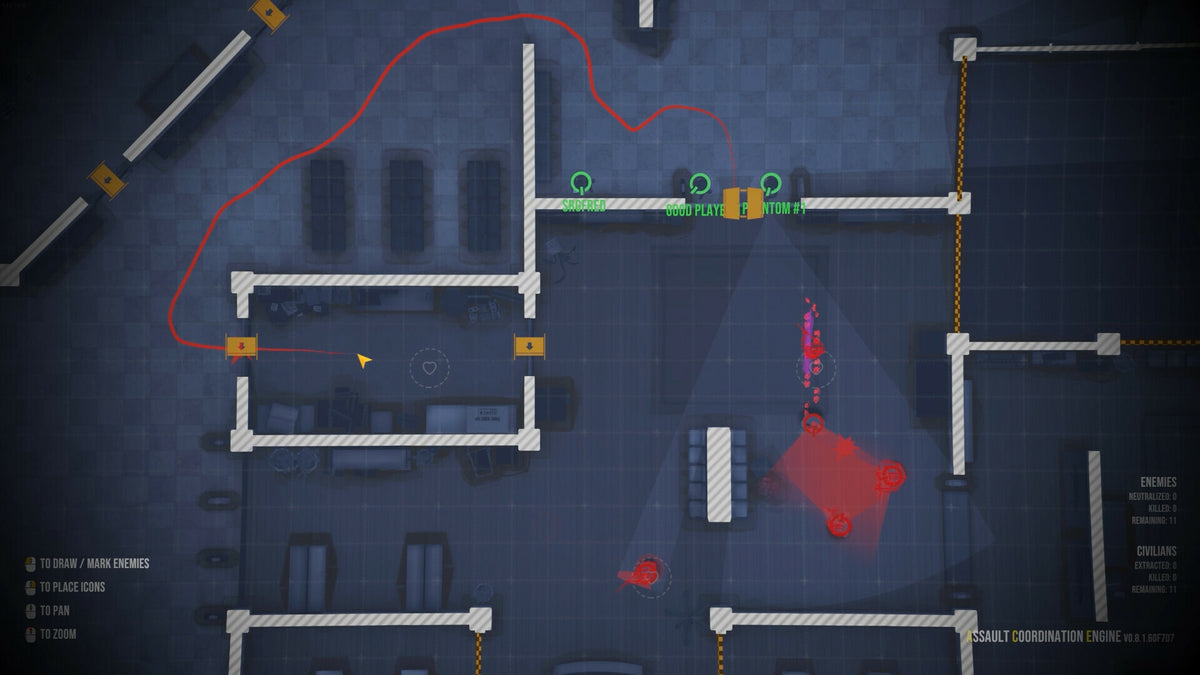Select the PHANTOM #1 player marker
The height and width of the screenshot is (675, 1200).
(770, 184)
